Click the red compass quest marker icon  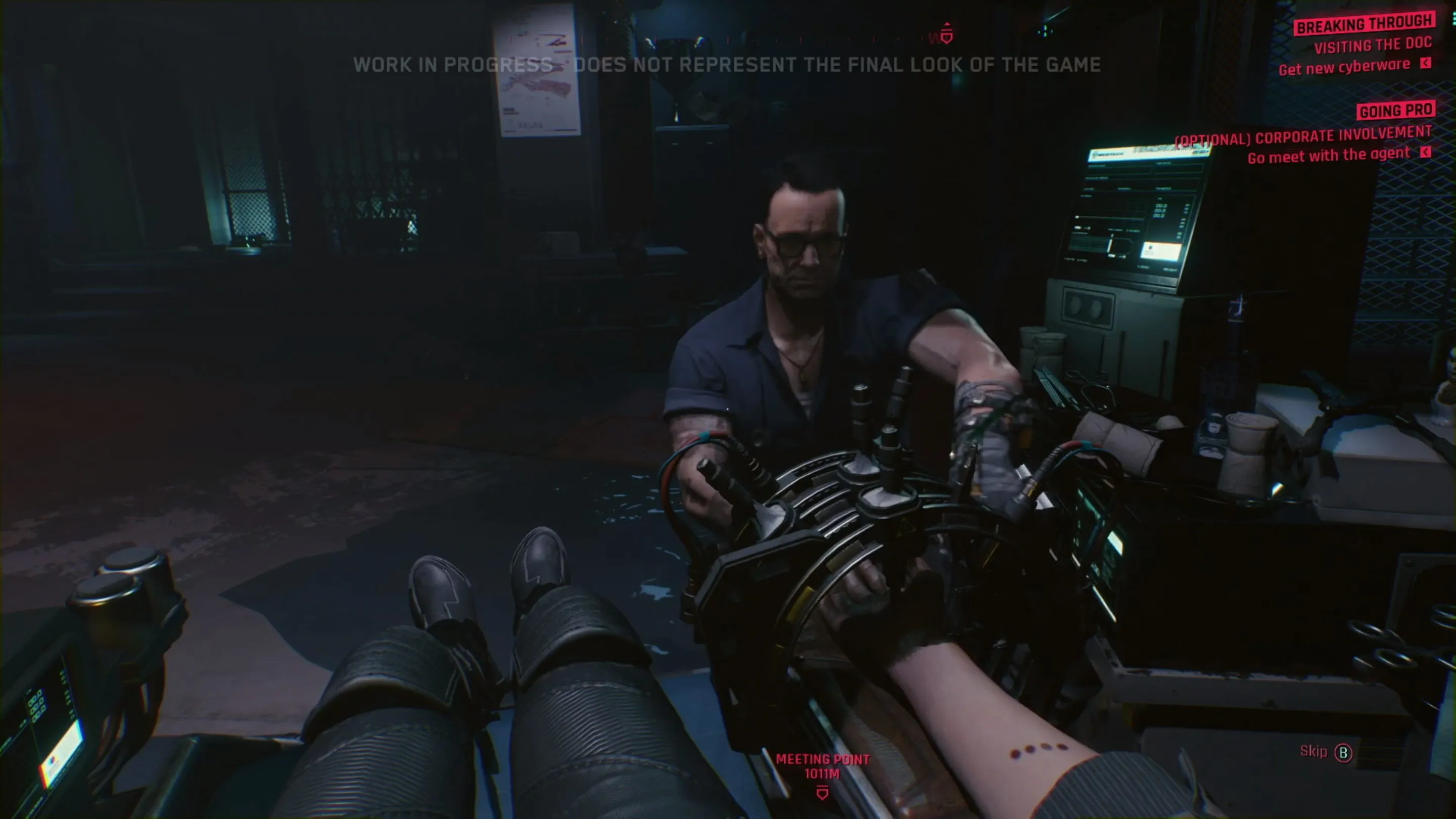[947, 34]
